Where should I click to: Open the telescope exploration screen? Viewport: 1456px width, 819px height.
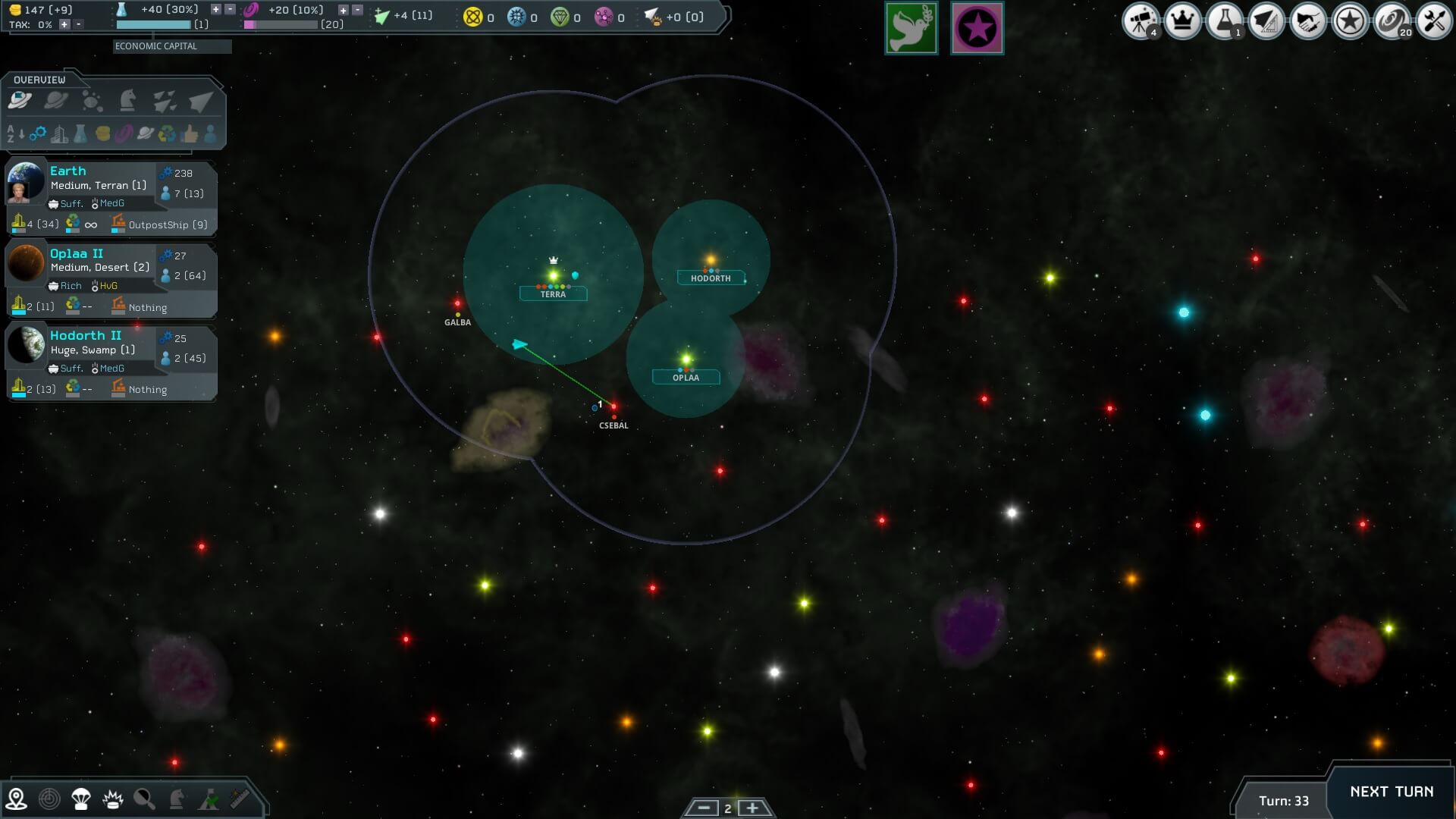pyautogui.click(x=1140, y=20)
